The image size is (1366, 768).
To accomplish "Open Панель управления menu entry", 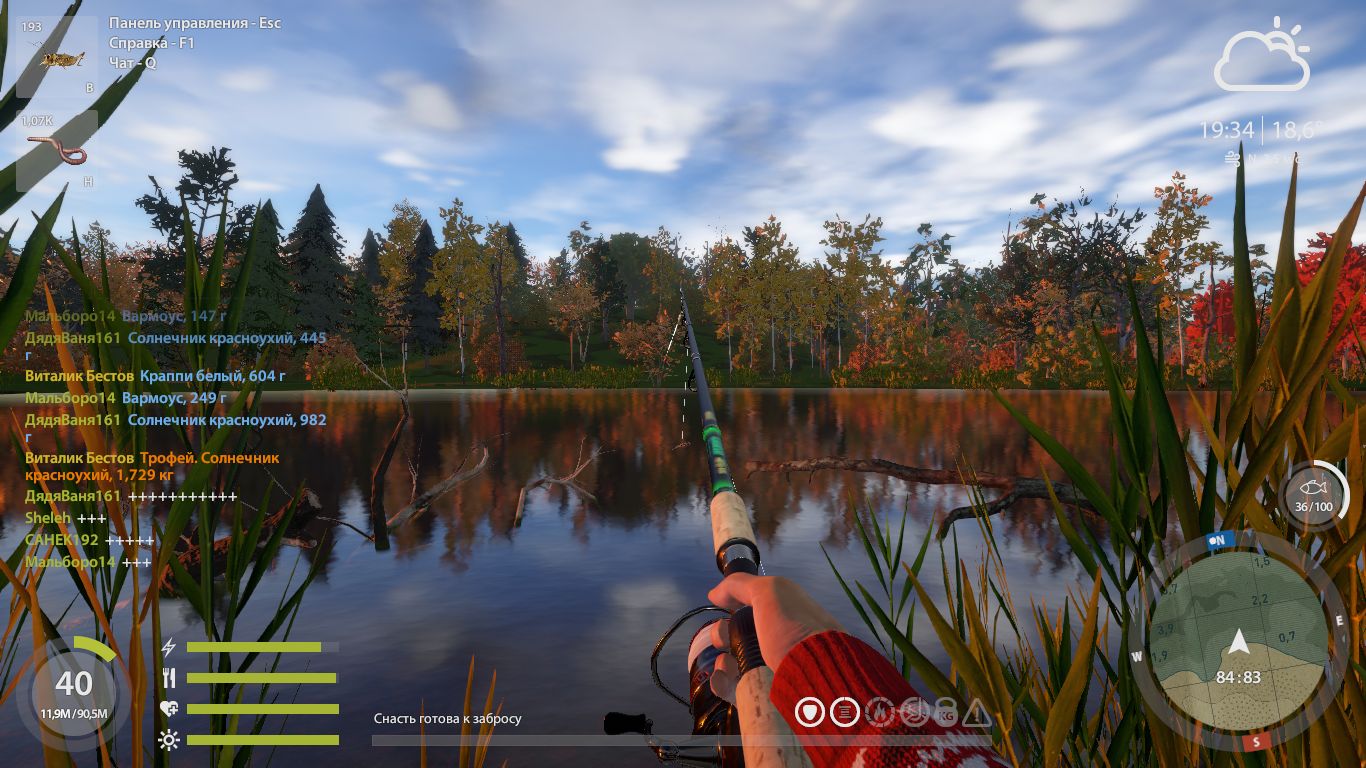I will coord(196,21).
